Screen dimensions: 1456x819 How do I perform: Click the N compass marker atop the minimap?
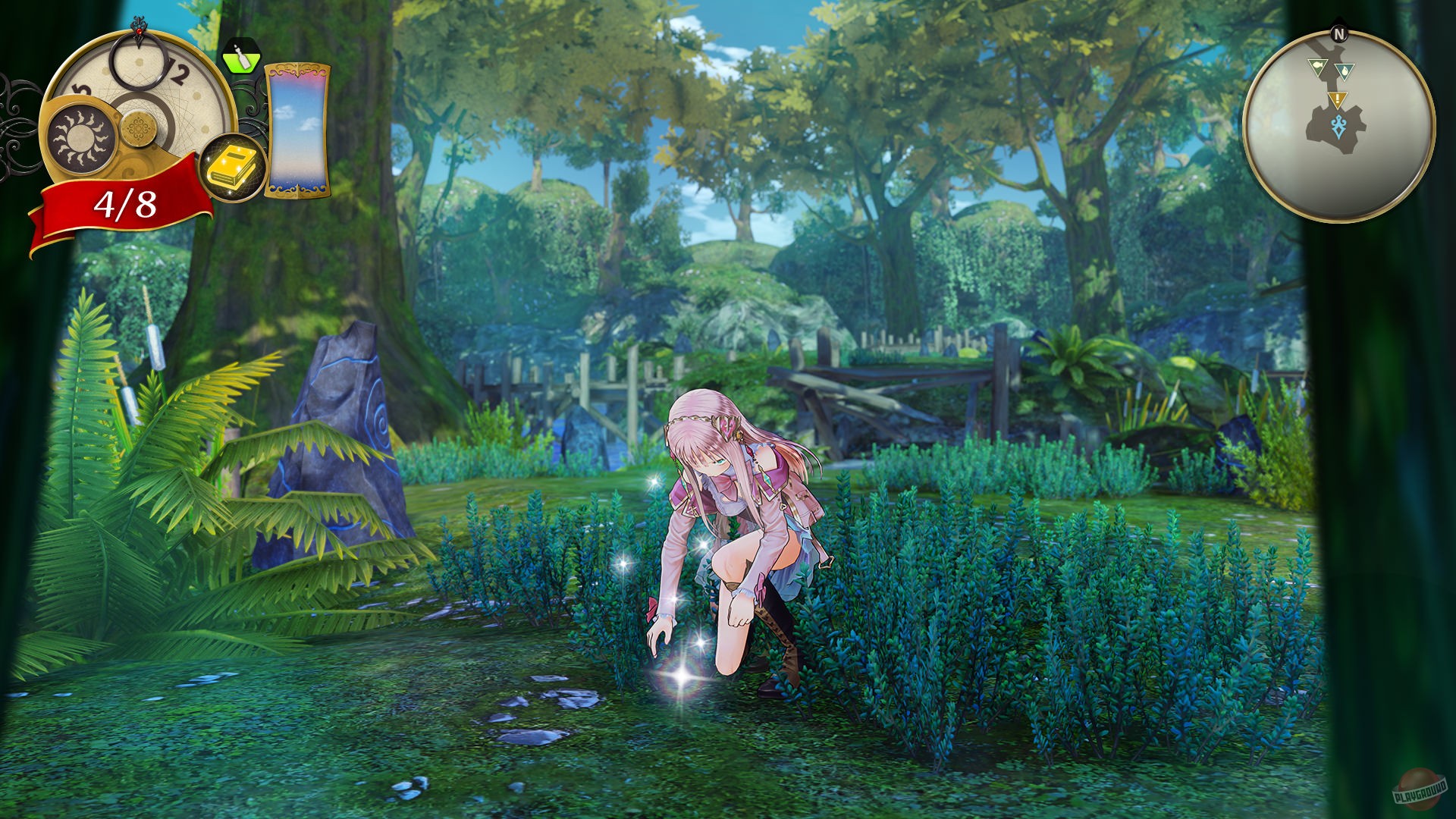[x=1339, y=32]
